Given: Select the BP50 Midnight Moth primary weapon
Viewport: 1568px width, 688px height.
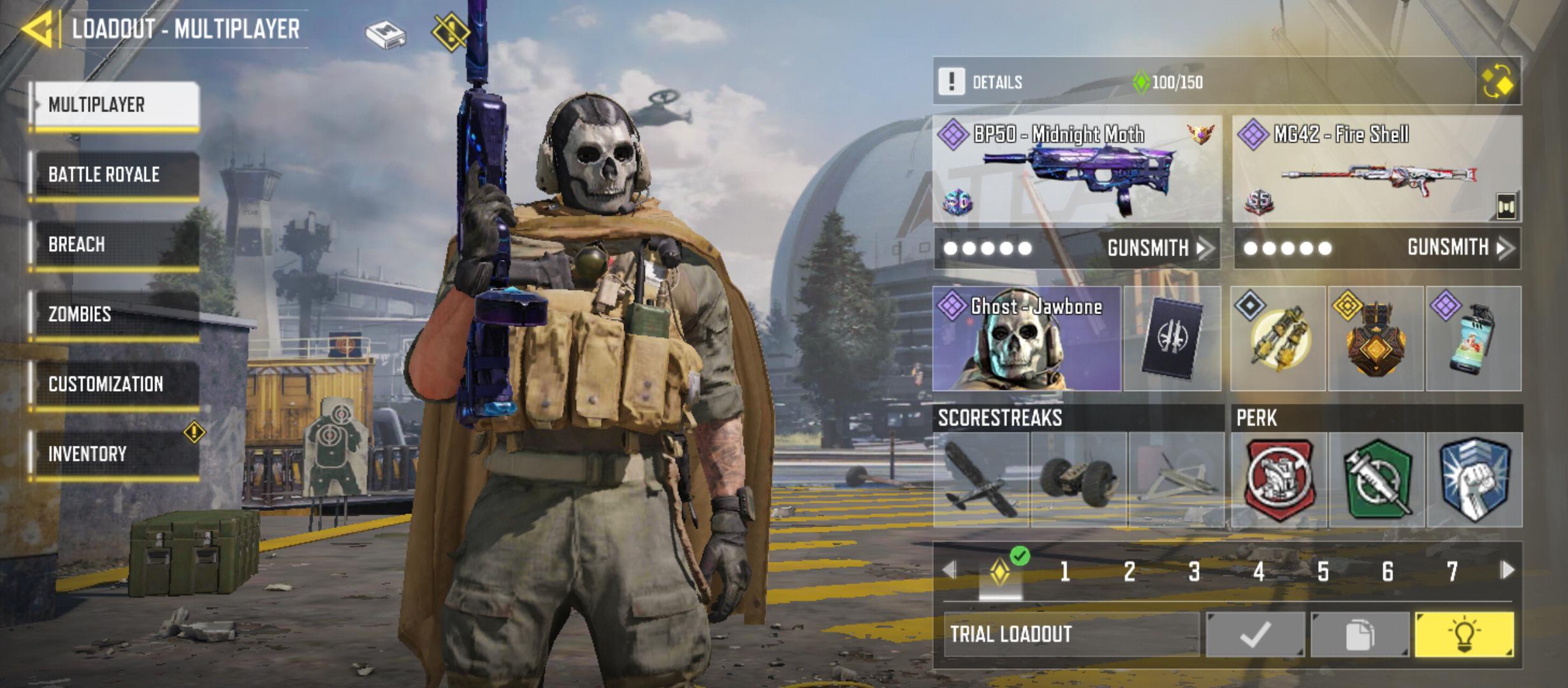Looking at the screenshot, I should coord(1077,169).
